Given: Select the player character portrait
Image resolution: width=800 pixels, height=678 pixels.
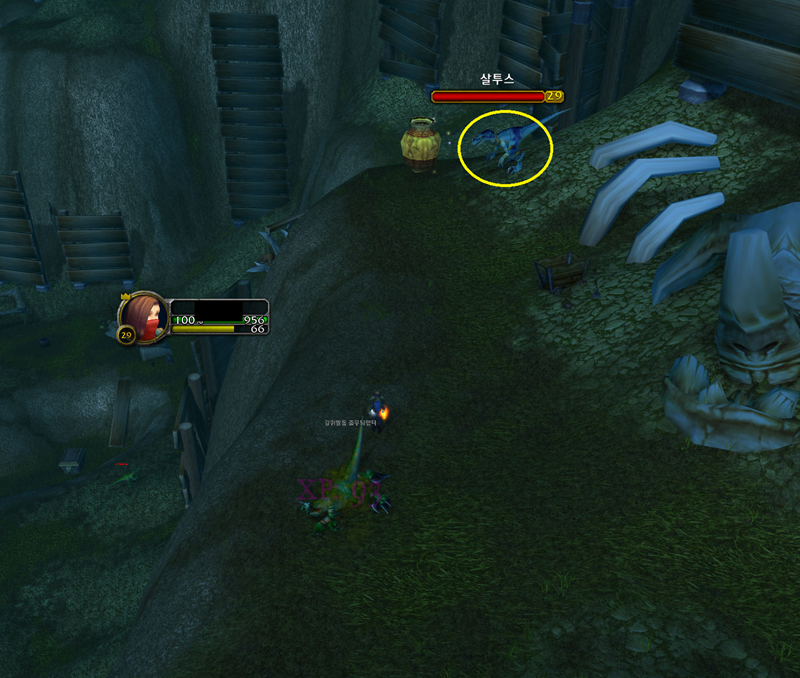Looking at the screenshot, I should click(x=142, y=316).
